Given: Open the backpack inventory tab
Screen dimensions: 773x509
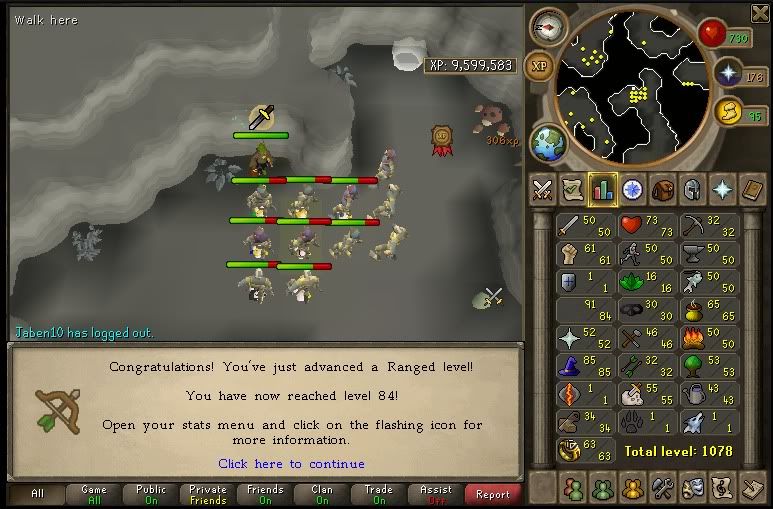Looking at the screenshot, I should point(662,188).
